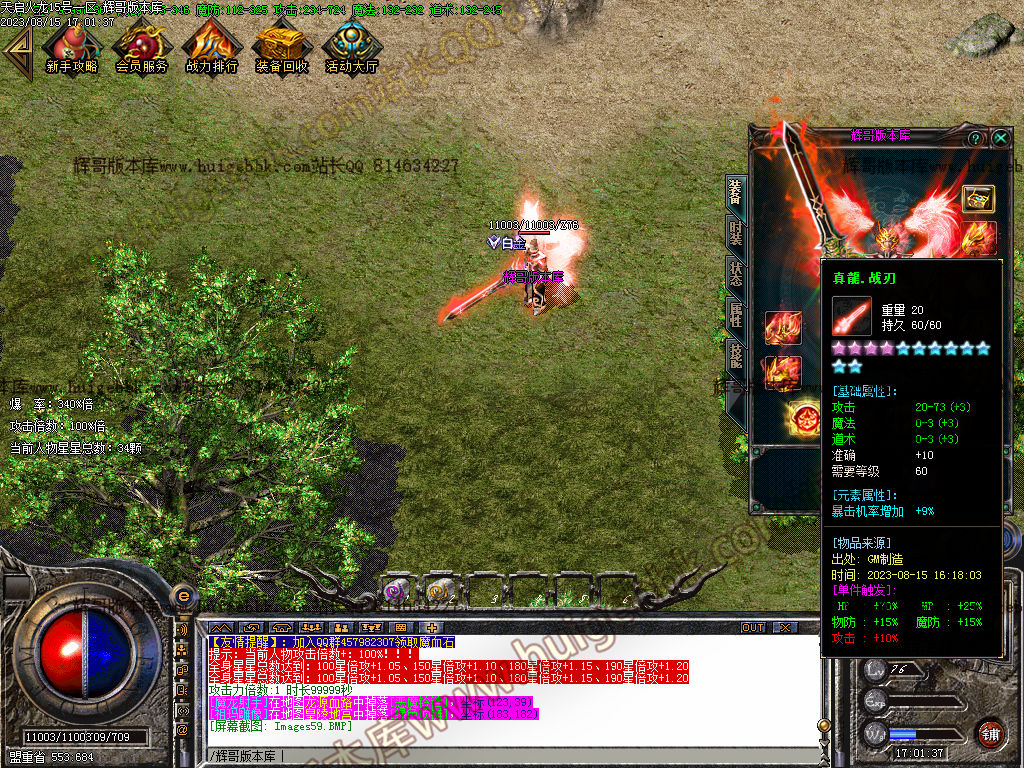Image resolution: width=1024 pixels, height=768 pixels.
Task: Select the 装备 equipment tab
Action: click(x=736, y=191)
